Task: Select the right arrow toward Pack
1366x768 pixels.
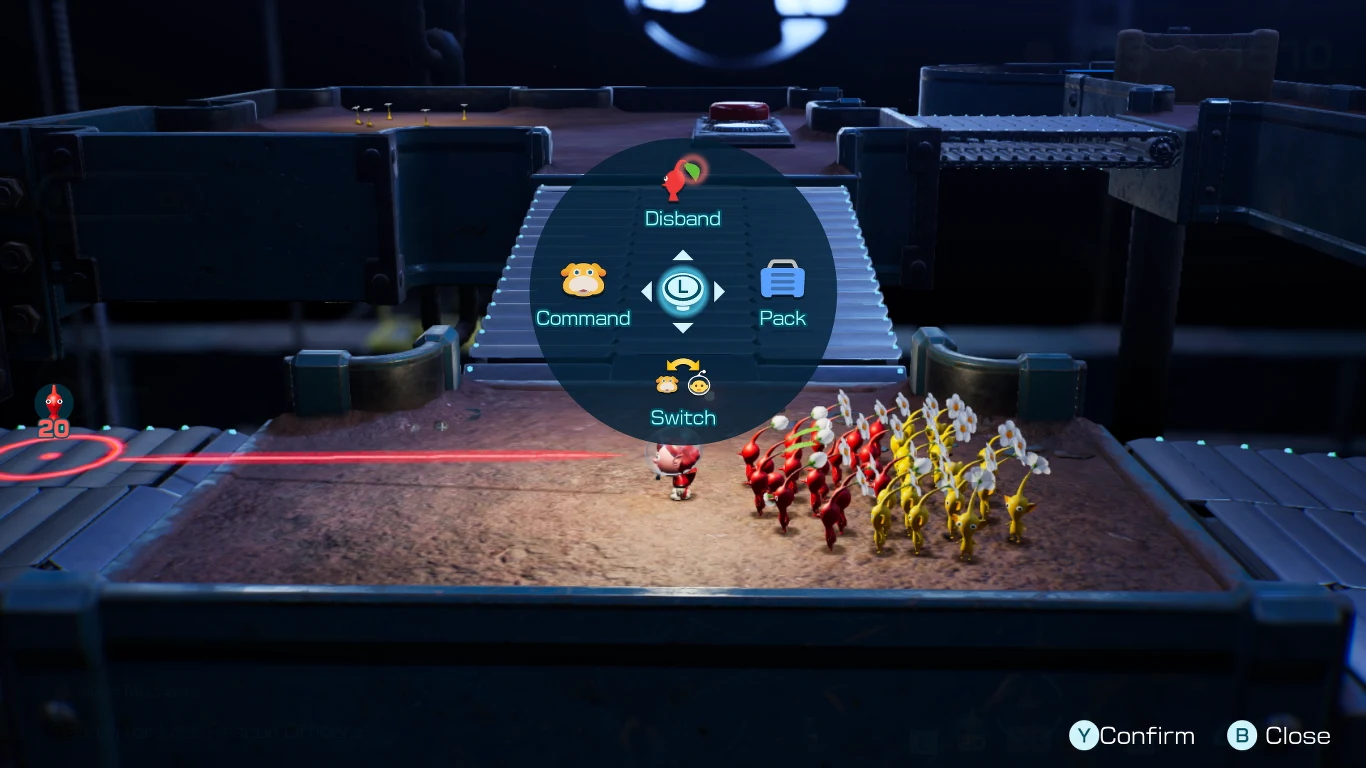Action: tap(721, 291)
